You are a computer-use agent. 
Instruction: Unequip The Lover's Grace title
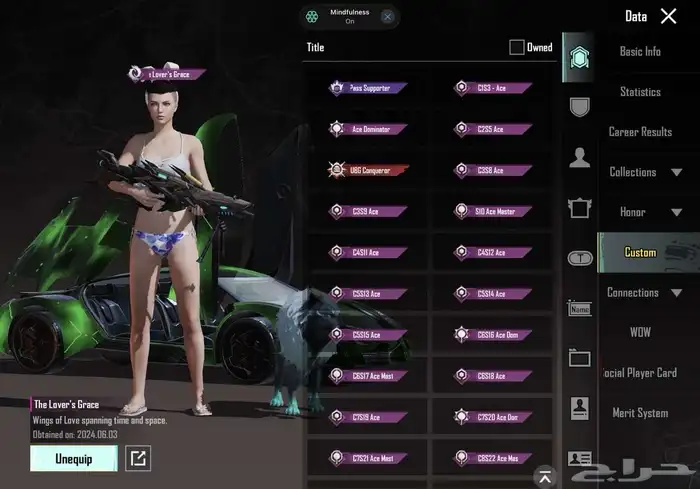coord(74,458)
